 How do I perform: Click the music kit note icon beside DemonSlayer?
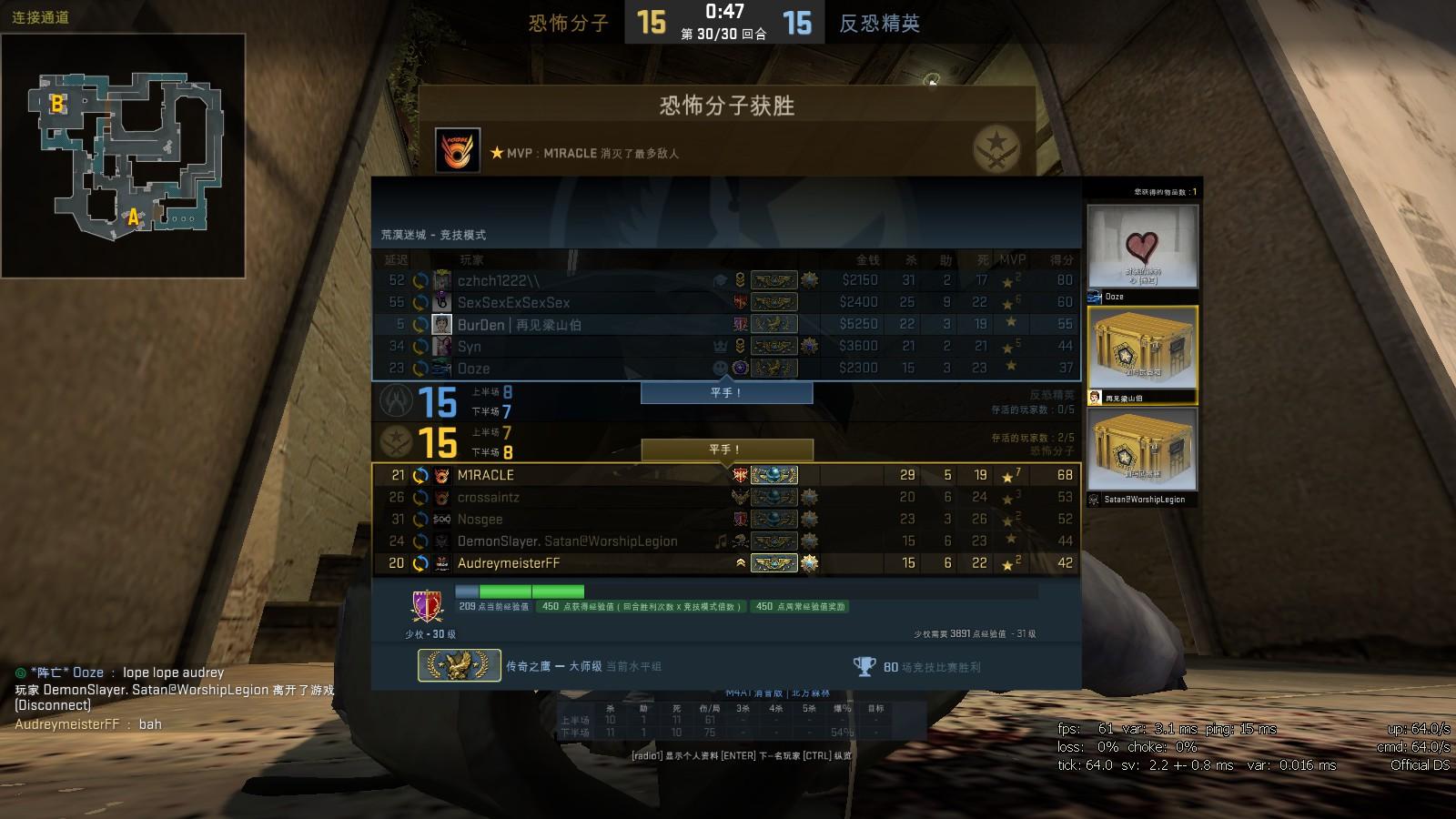pos(721,541)
